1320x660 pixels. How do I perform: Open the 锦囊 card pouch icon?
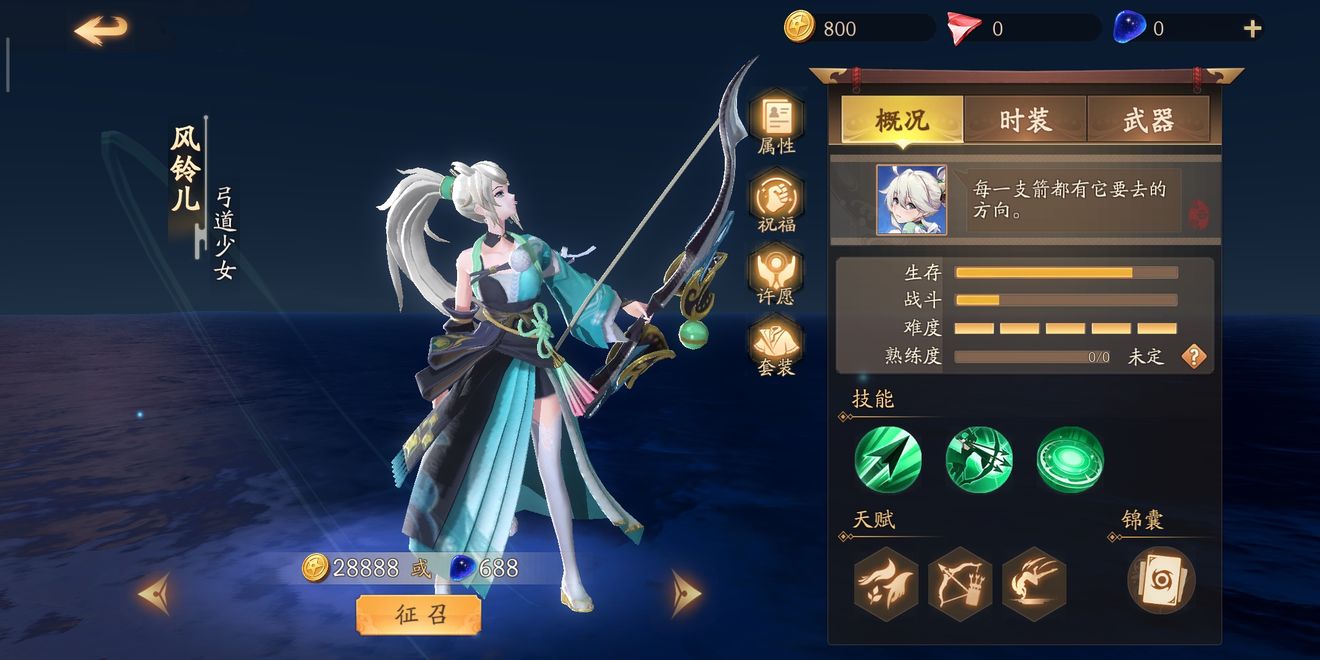(1161, 580)
